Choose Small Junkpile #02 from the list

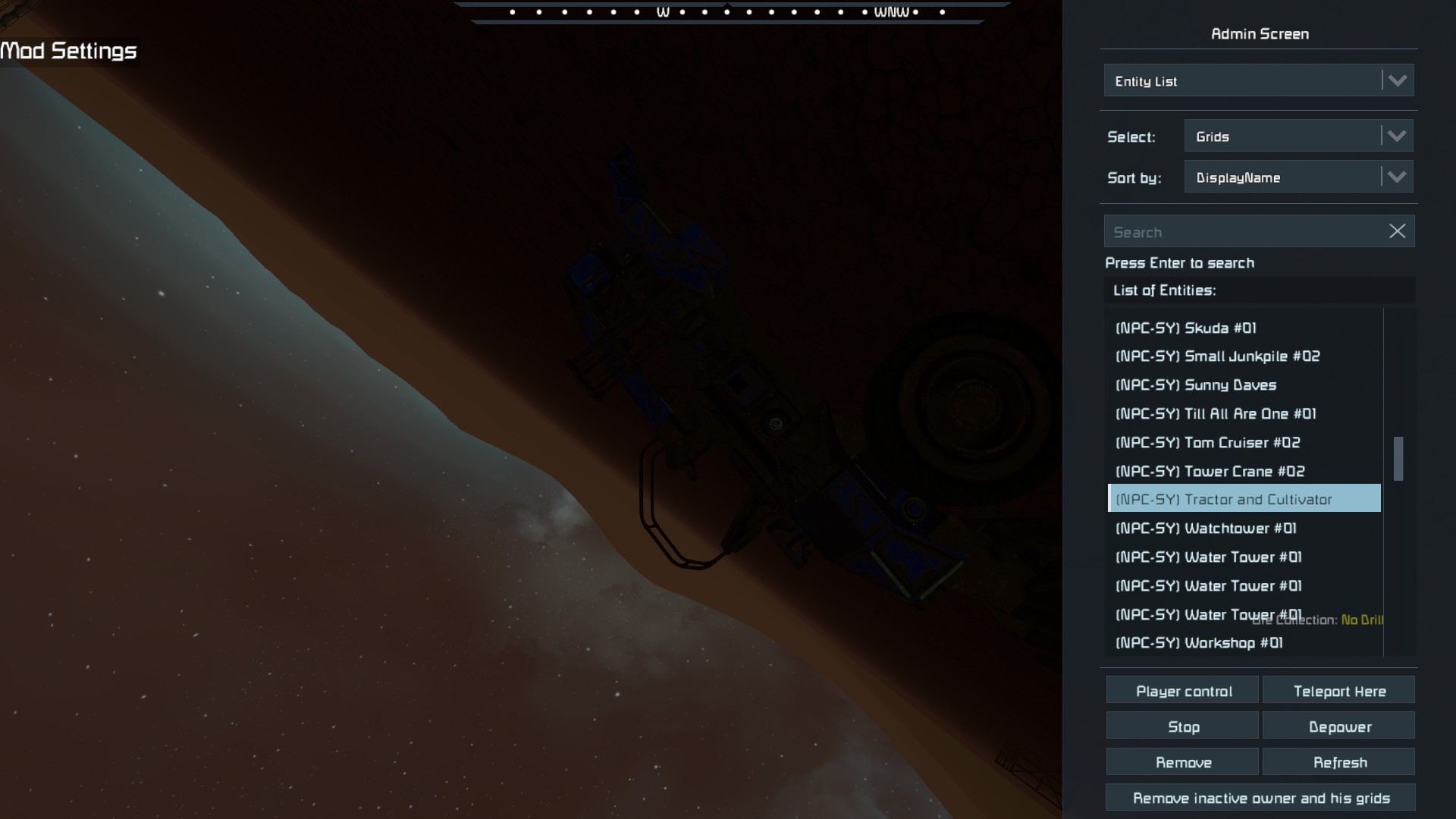click(1217, 356)
